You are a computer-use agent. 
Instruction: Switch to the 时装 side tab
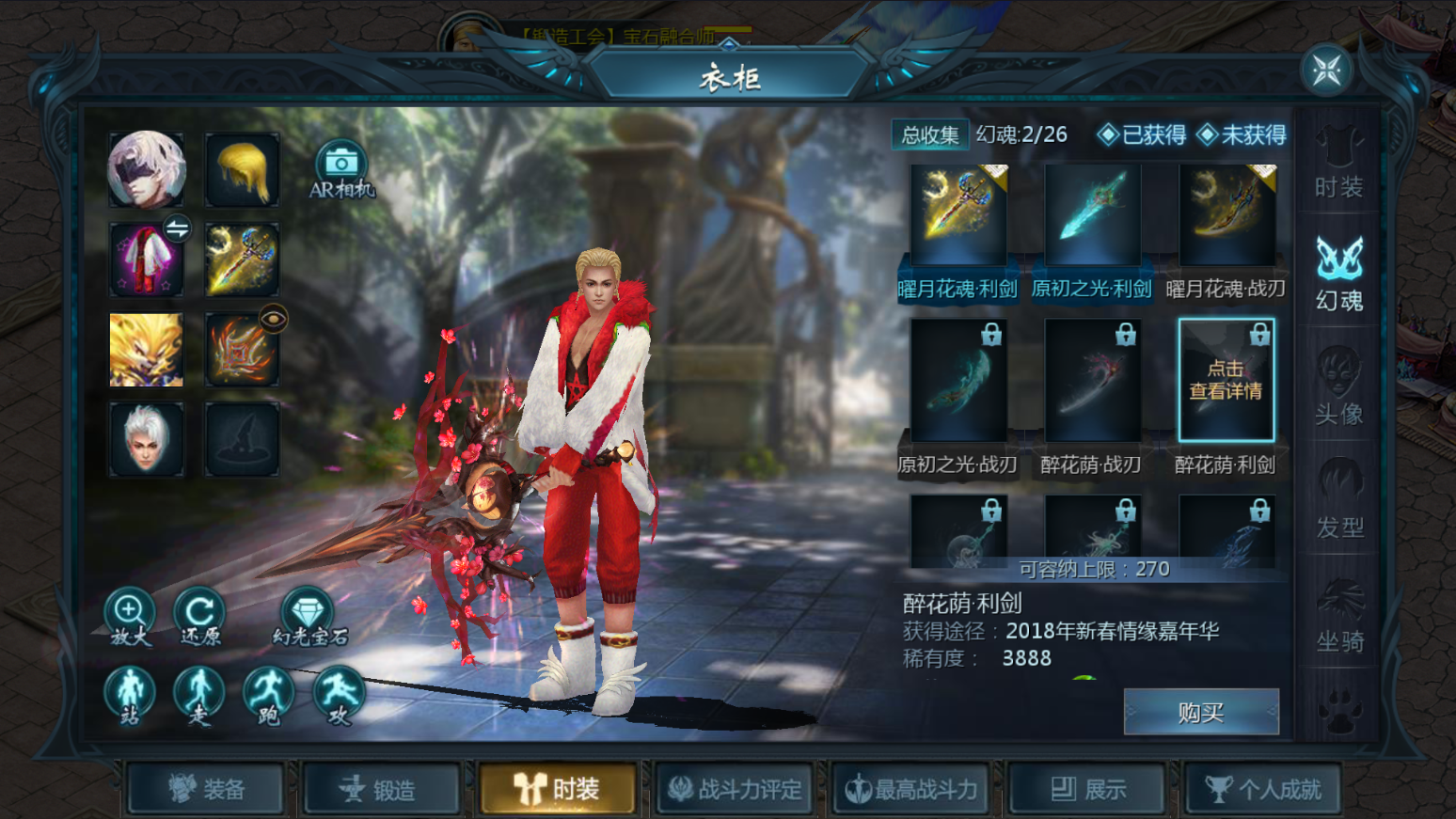1338,163
